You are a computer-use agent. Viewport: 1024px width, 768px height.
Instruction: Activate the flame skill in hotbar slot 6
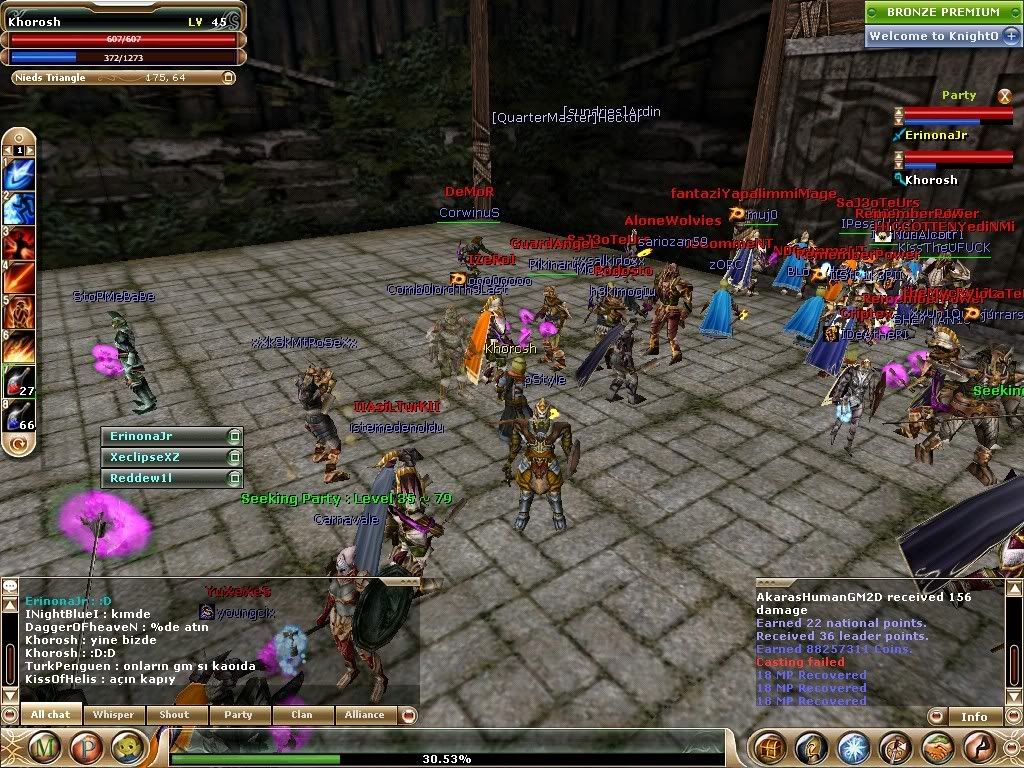[20, 347]
